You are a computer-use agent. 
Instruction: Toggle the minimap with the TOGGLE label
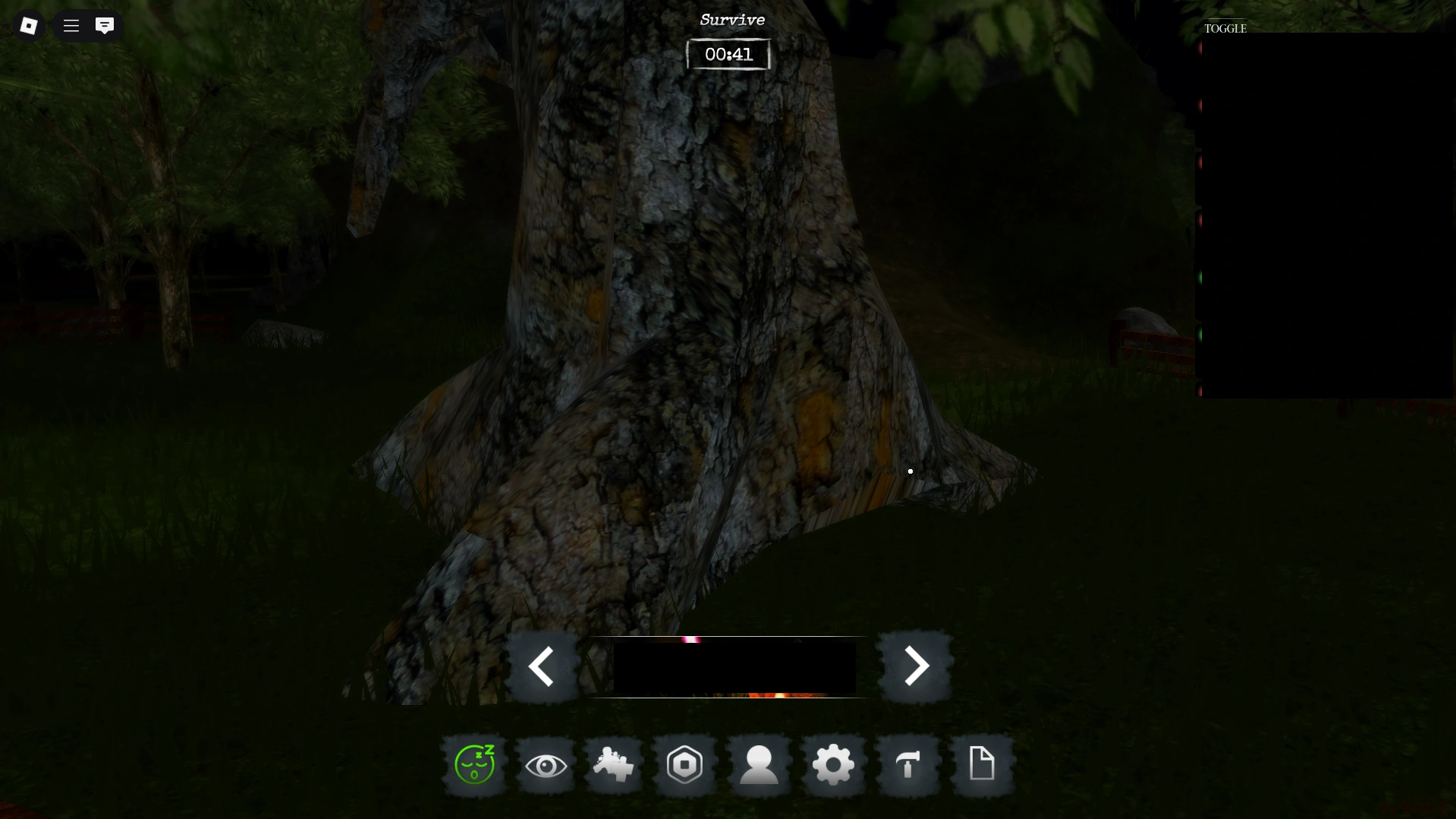pyautogui.click(x=1224, y=29)
